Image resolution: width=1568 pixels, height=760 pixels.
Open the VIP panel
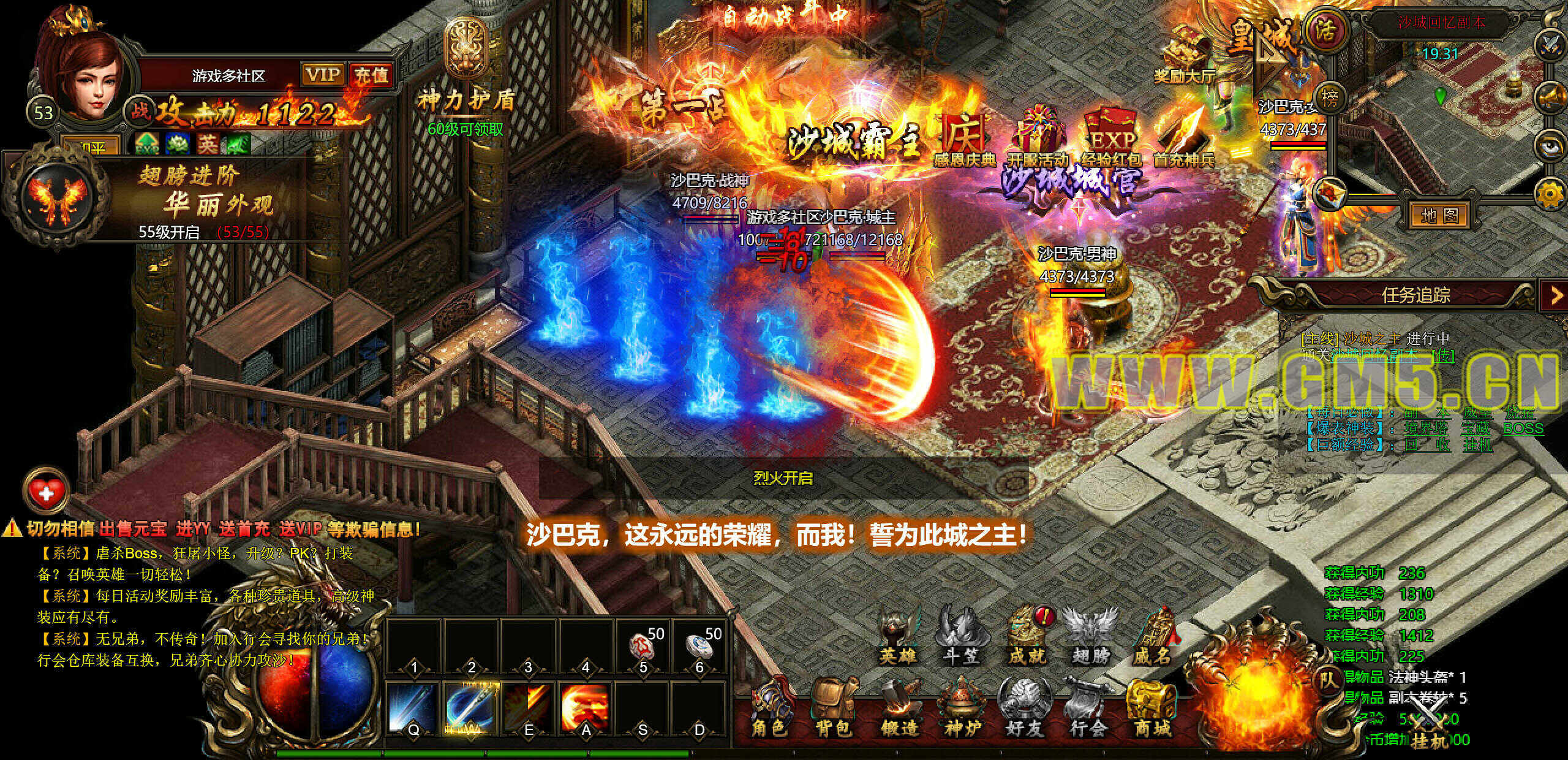(x=323, y=75)
